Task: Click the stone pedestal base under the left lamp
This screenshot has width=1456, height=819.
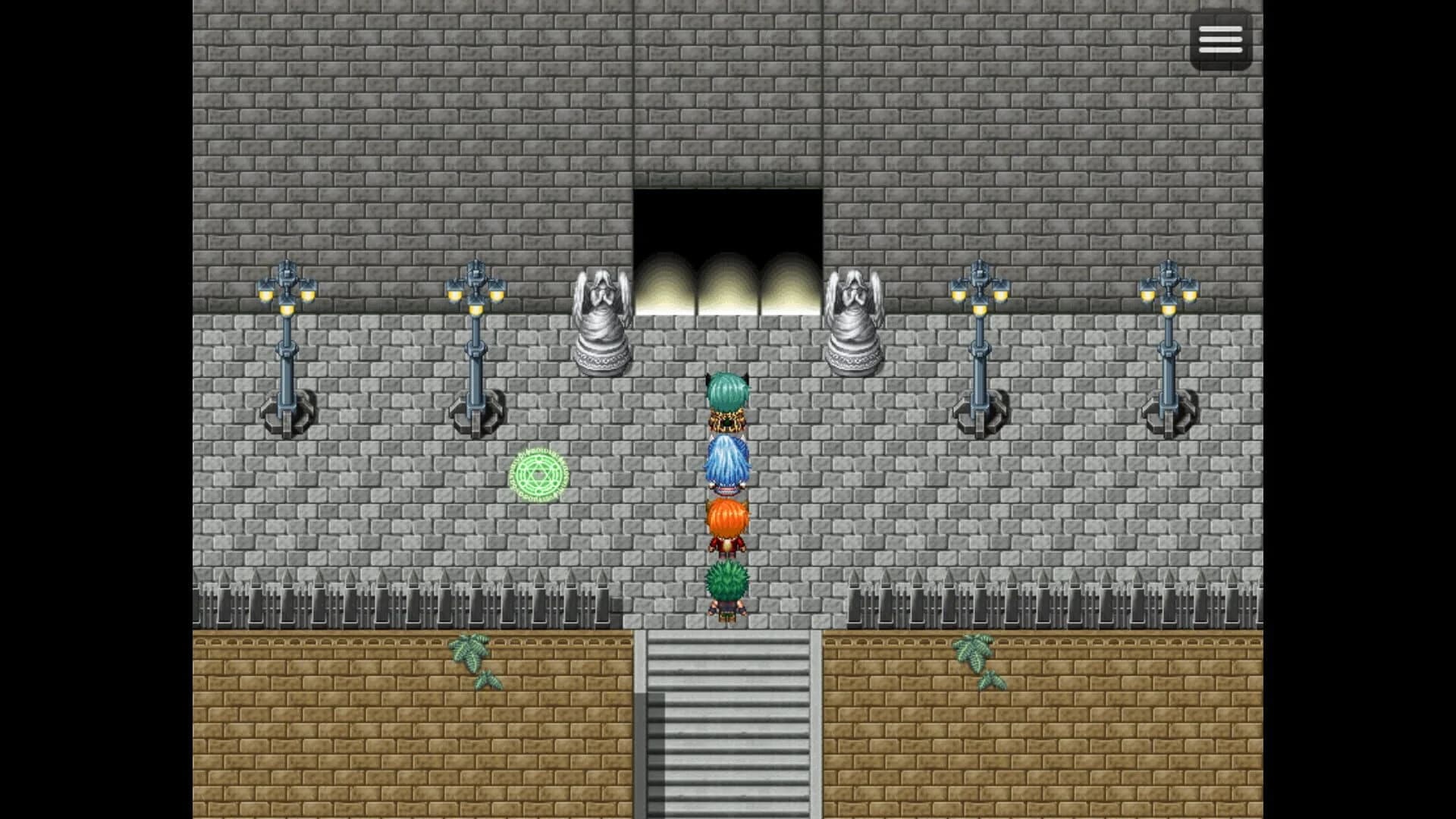Action: [x=287, y=417]
